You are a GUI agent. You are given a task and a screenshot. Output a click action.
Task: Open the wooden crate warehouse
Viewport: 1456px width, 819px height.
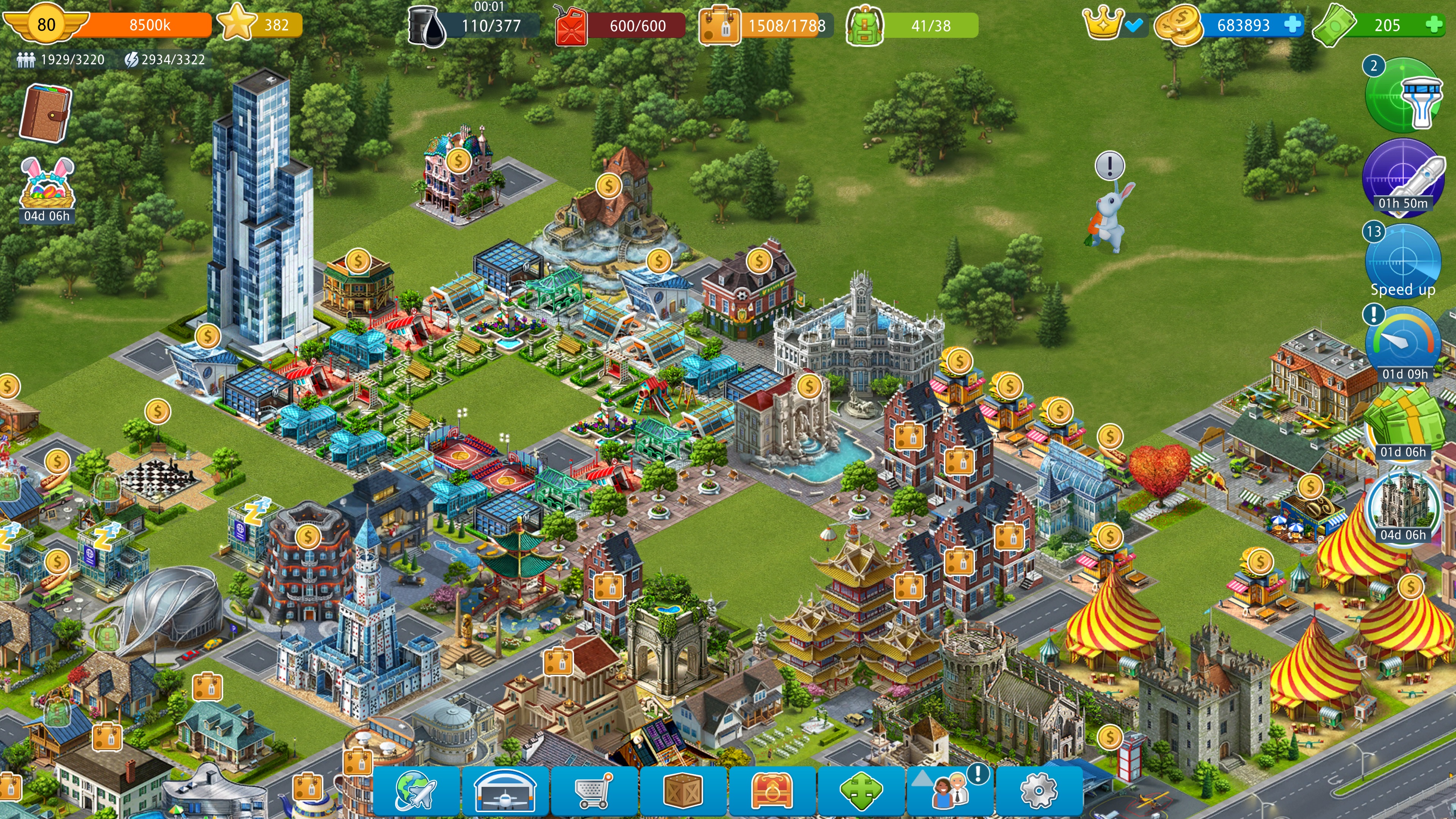[x=683, y=789]
